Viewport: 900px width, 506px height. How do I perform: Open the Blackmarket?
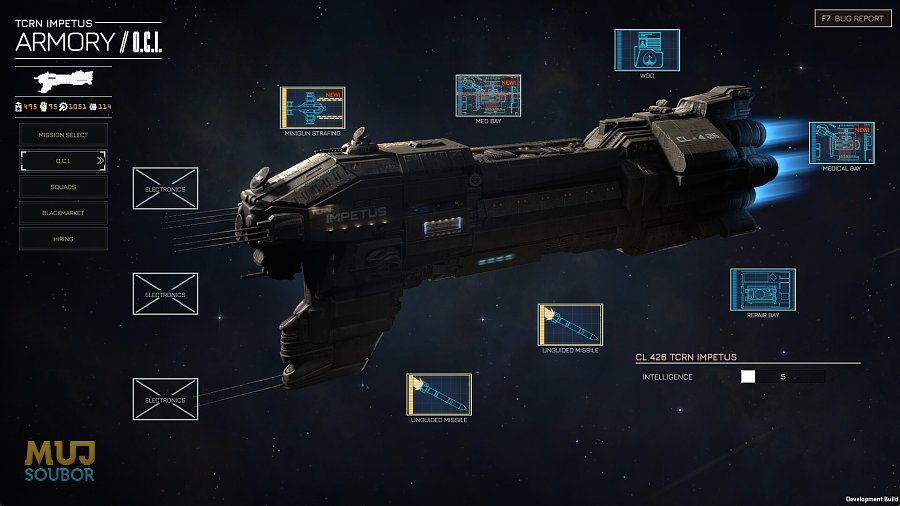[63, 213]
